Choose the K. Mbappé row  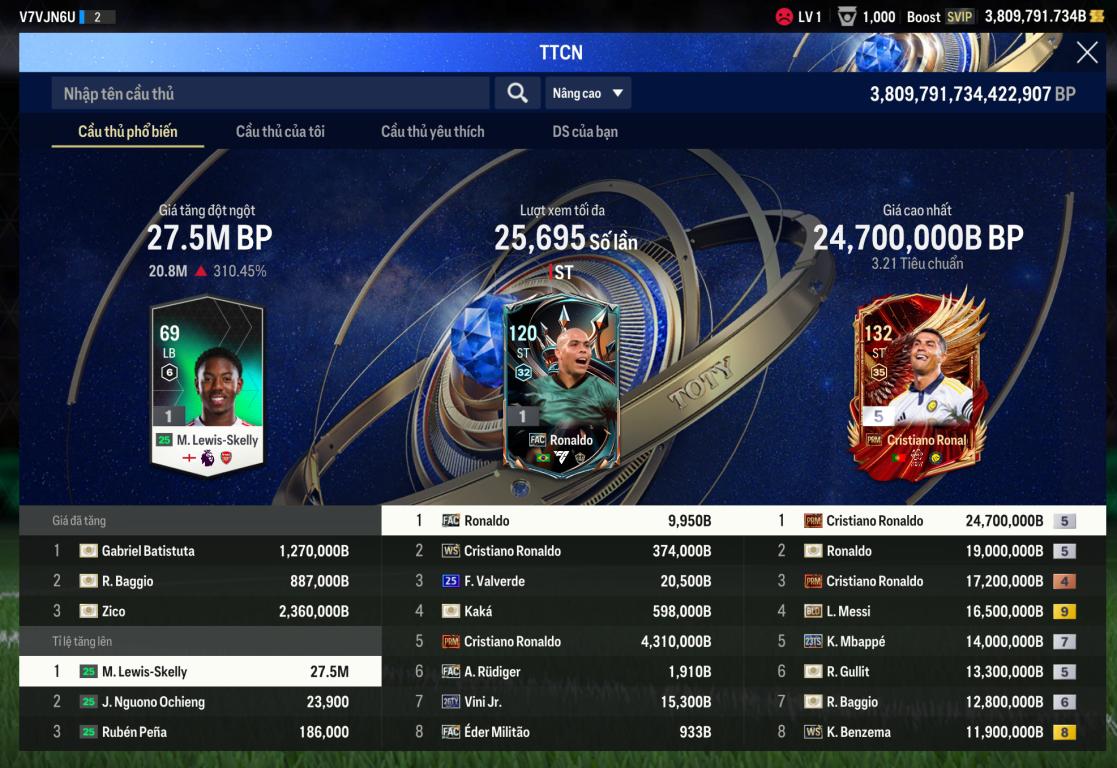click(925, 642)
